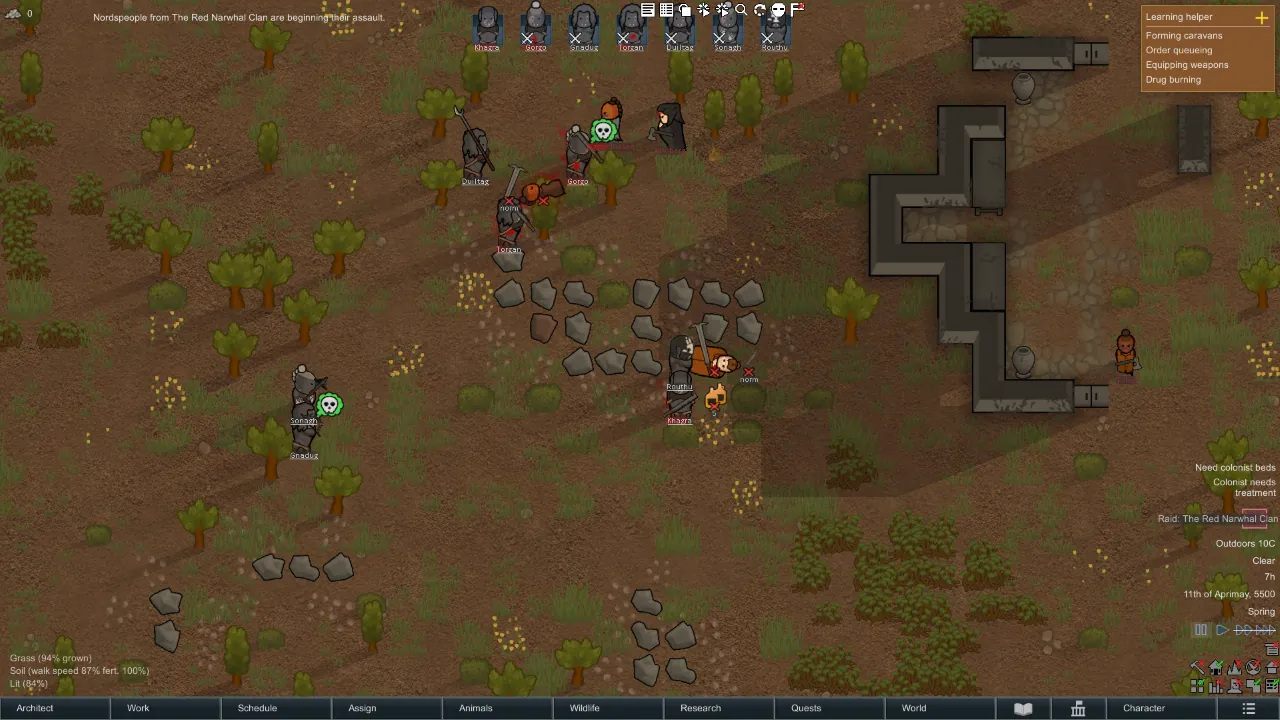The image size is (1280, 720).
Task: View the Quests tab
Action: point(806,708)
